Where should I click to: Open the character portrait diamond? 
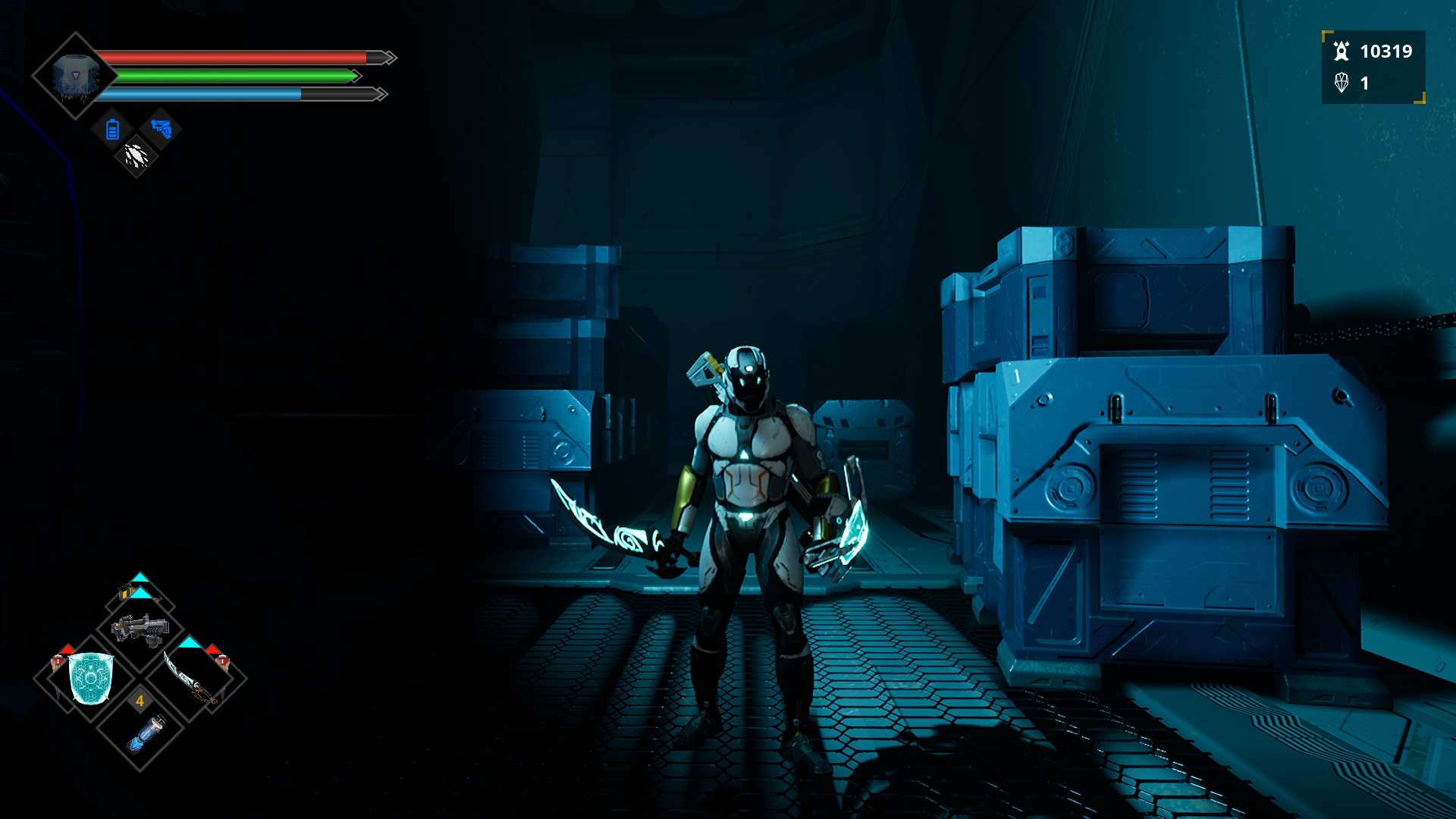(75, 76)
